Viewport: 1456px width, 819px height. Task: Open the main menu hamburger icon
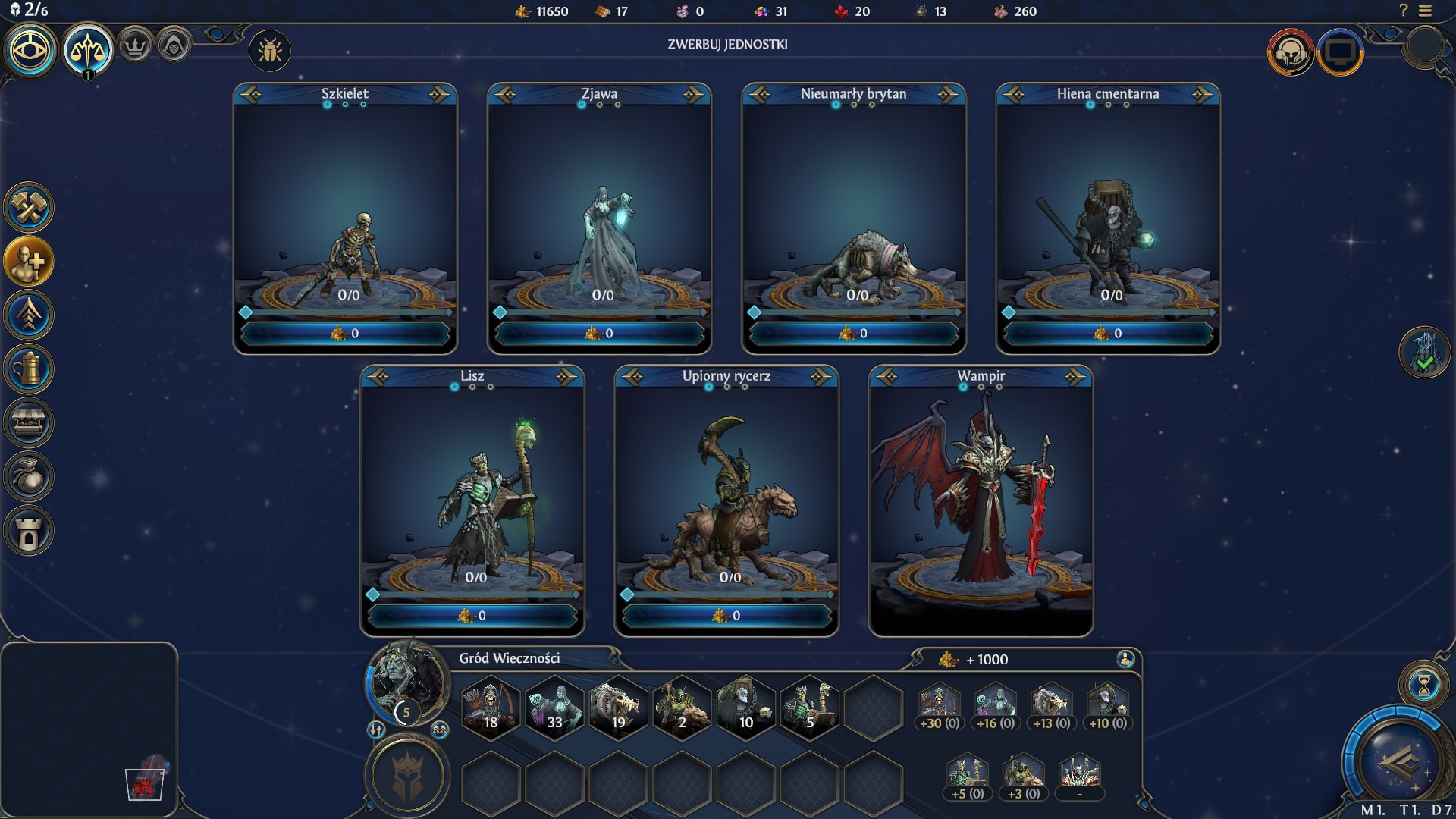1426,11
